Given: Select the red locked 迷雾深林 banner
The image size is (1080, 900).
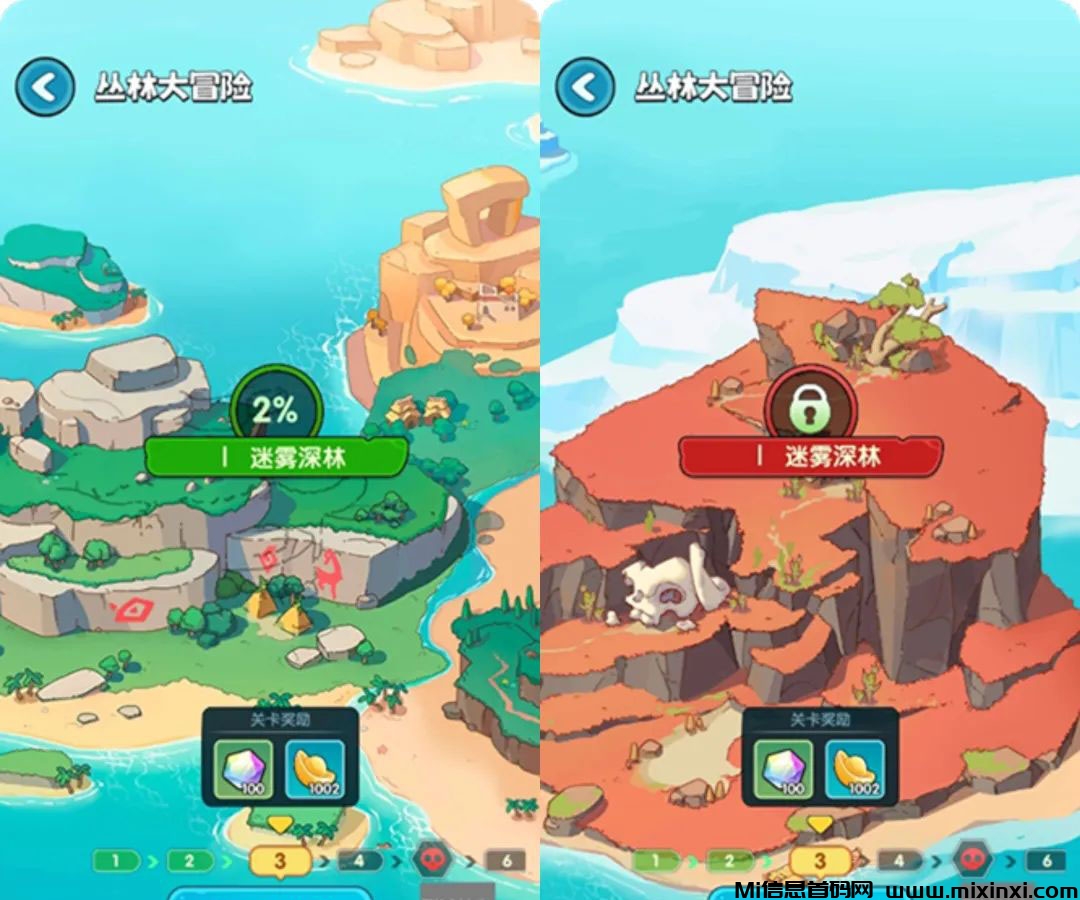Looking at the screenshot, I should tap(811, 457).
